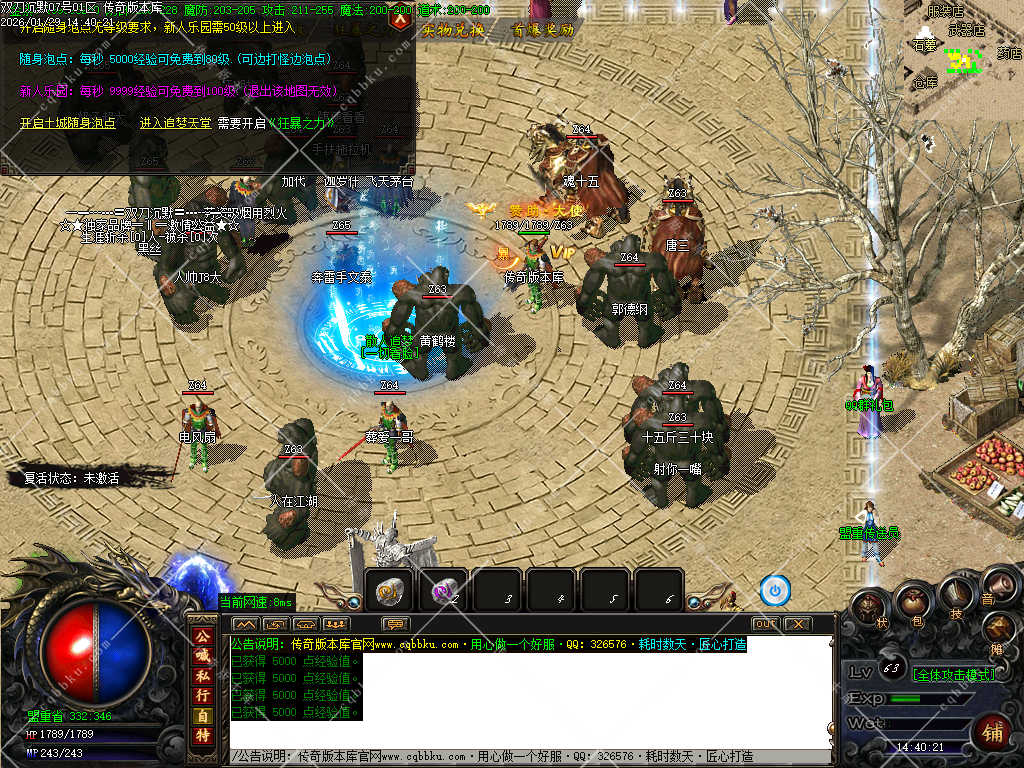The width and height of the screenshot is (1024, 768).
Task: Open the 开启土城随身泡点 link
Action: pos(68,123)
